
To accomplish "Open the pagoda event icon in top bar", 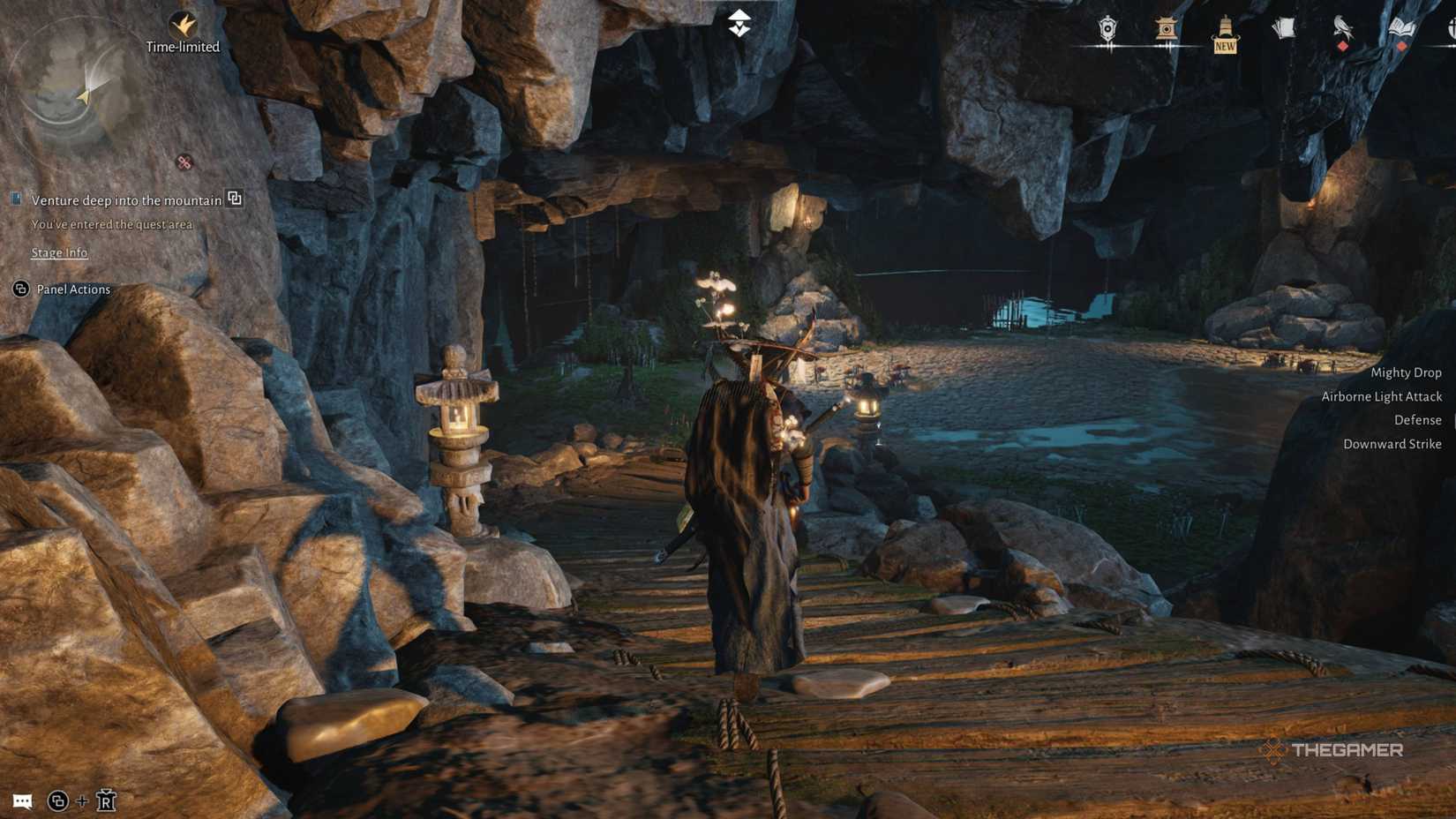I will [1167, 29].
